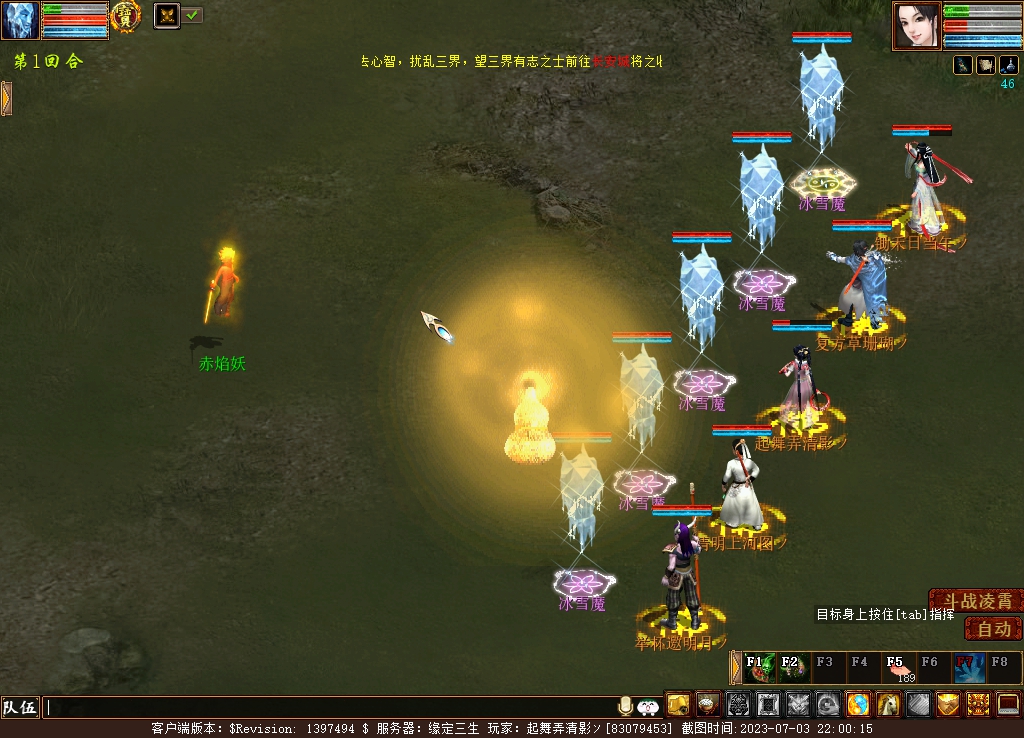Viewport: 1024px width, 738px height.
Task: Click the chat text input box
Action: [330, 707]
